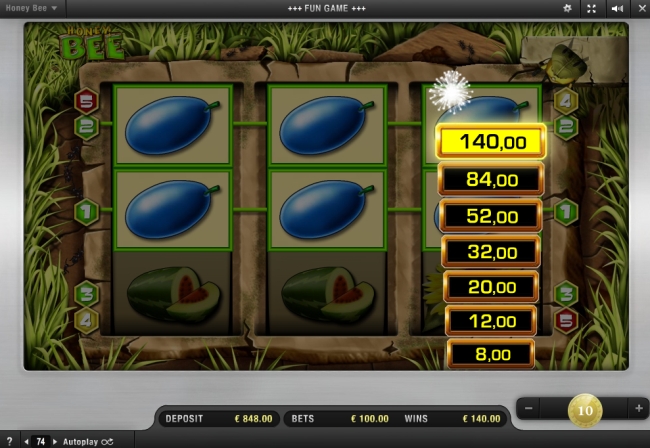Click the gold 10 coin spin button

[584, 409]
